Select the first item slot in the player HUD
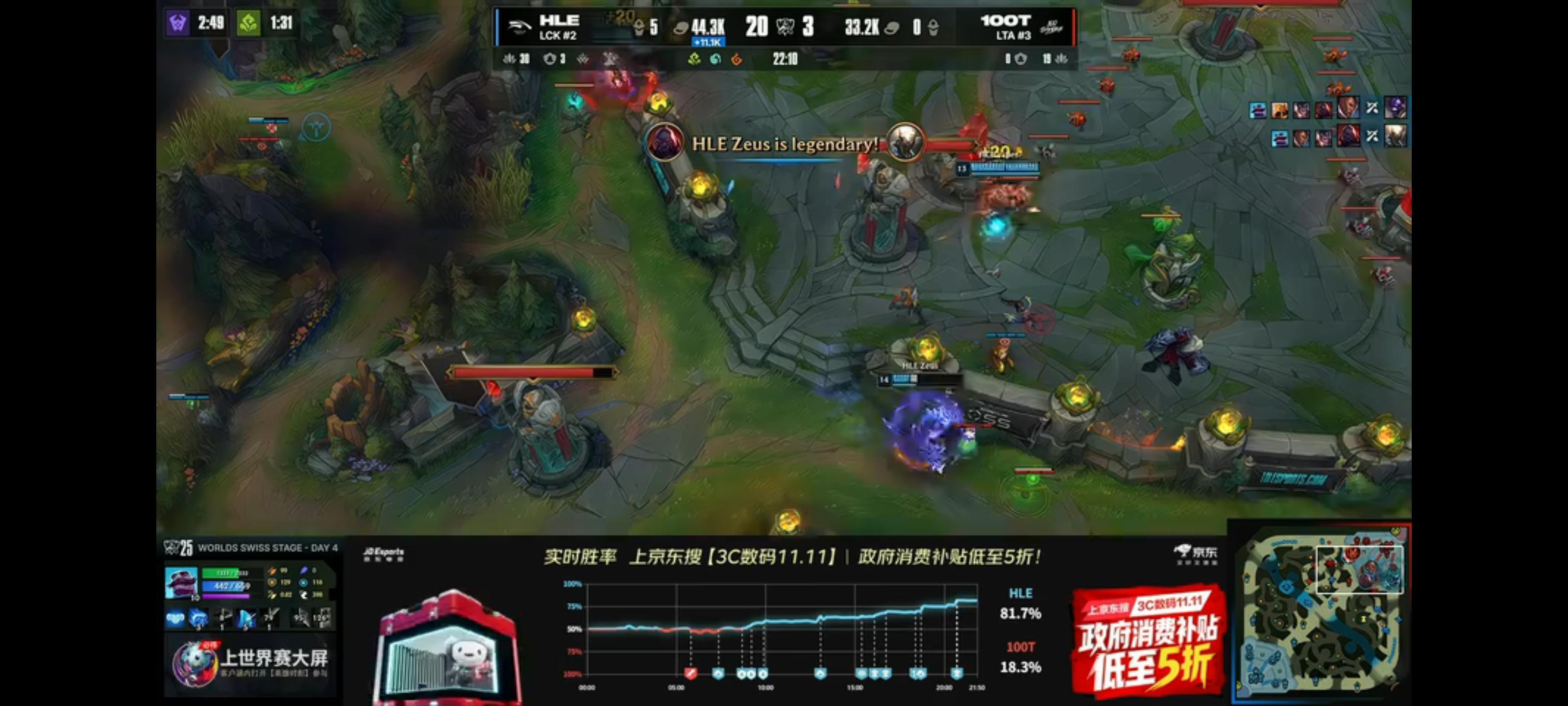Viewport: 1568px width, 706px height. (x=175, y=618)
